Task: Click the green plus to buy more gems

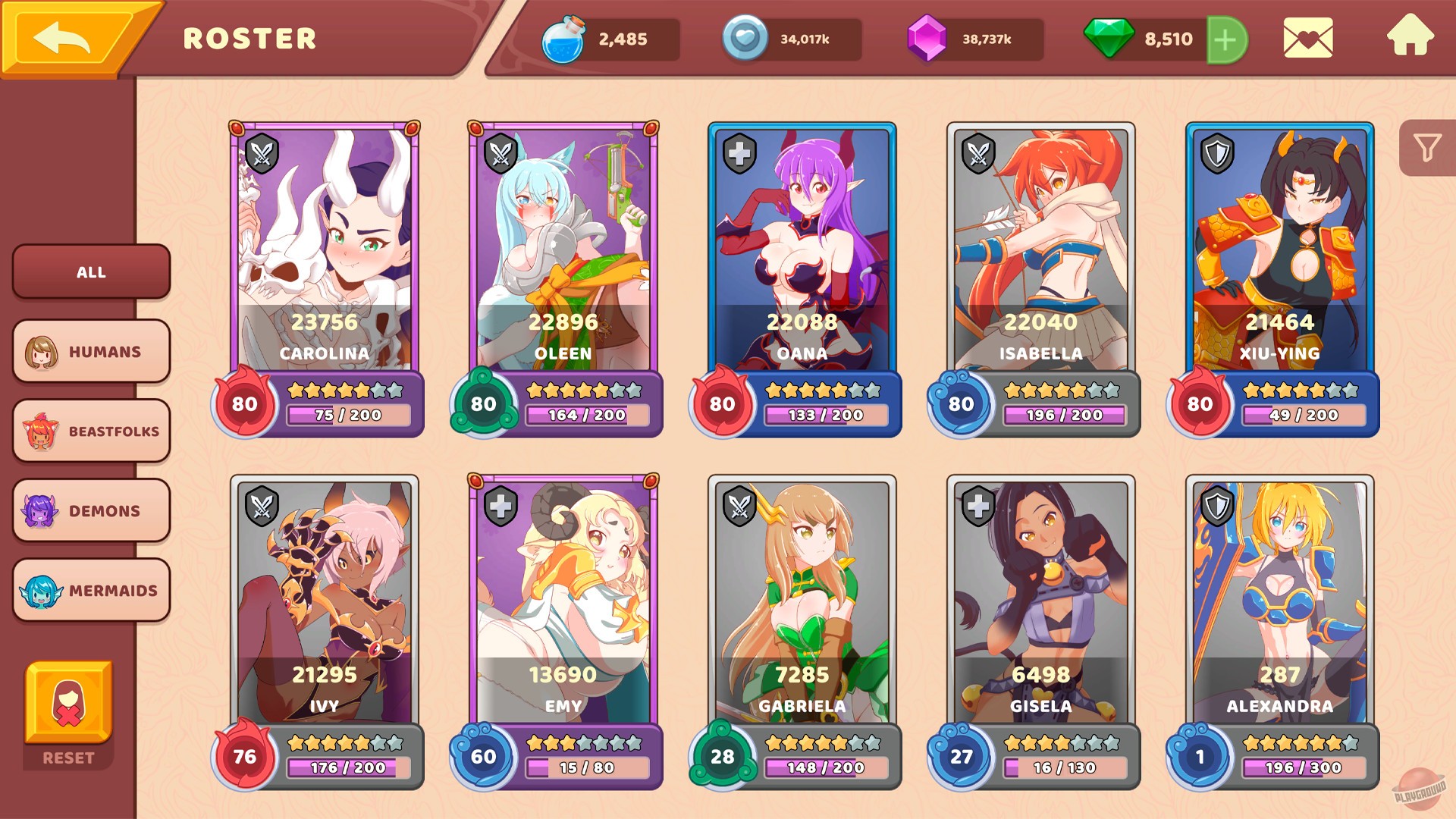Action: click(x=1225, y=39)
